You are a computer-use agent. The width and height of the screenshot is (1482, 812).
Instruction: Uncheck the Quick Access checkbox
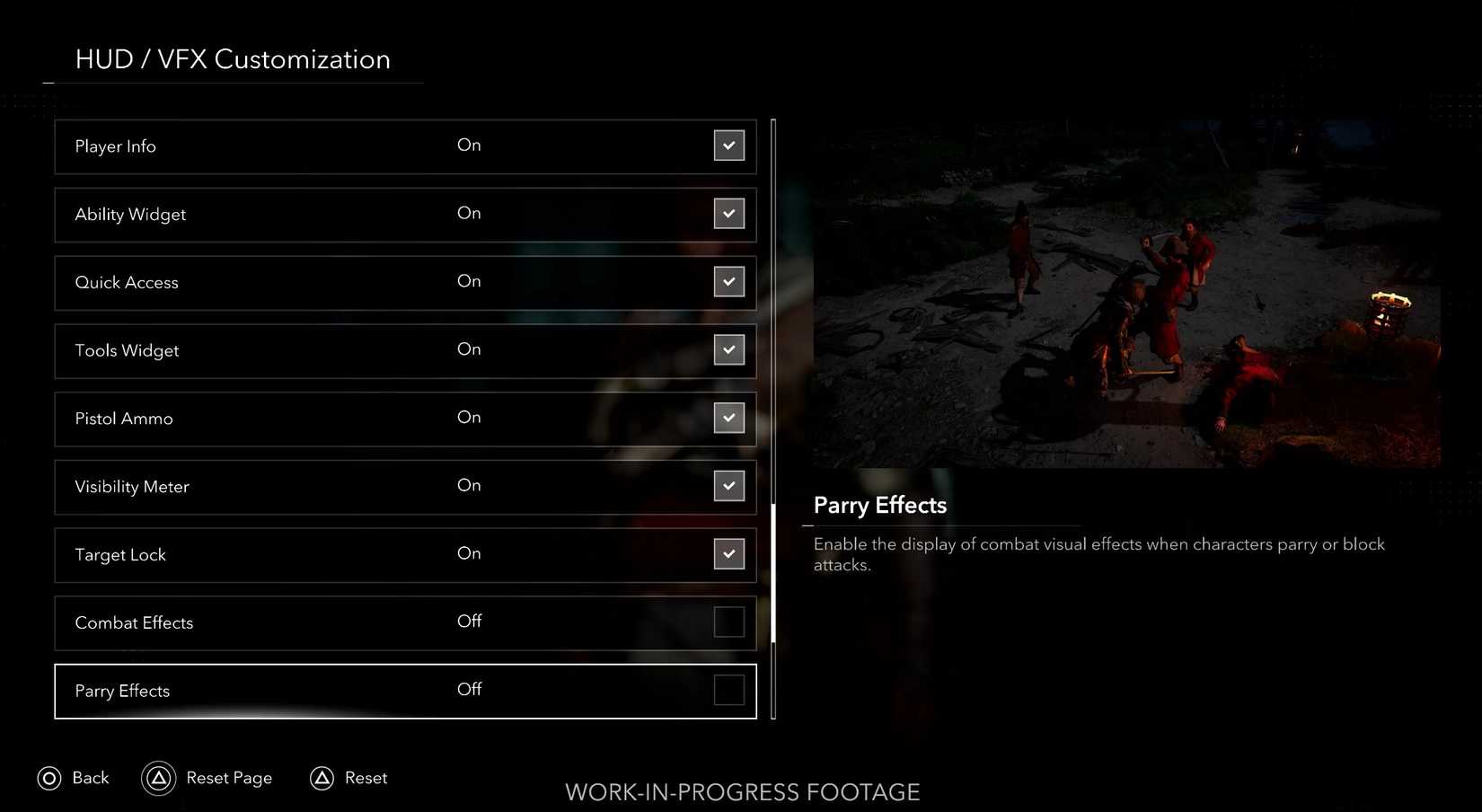729,281
